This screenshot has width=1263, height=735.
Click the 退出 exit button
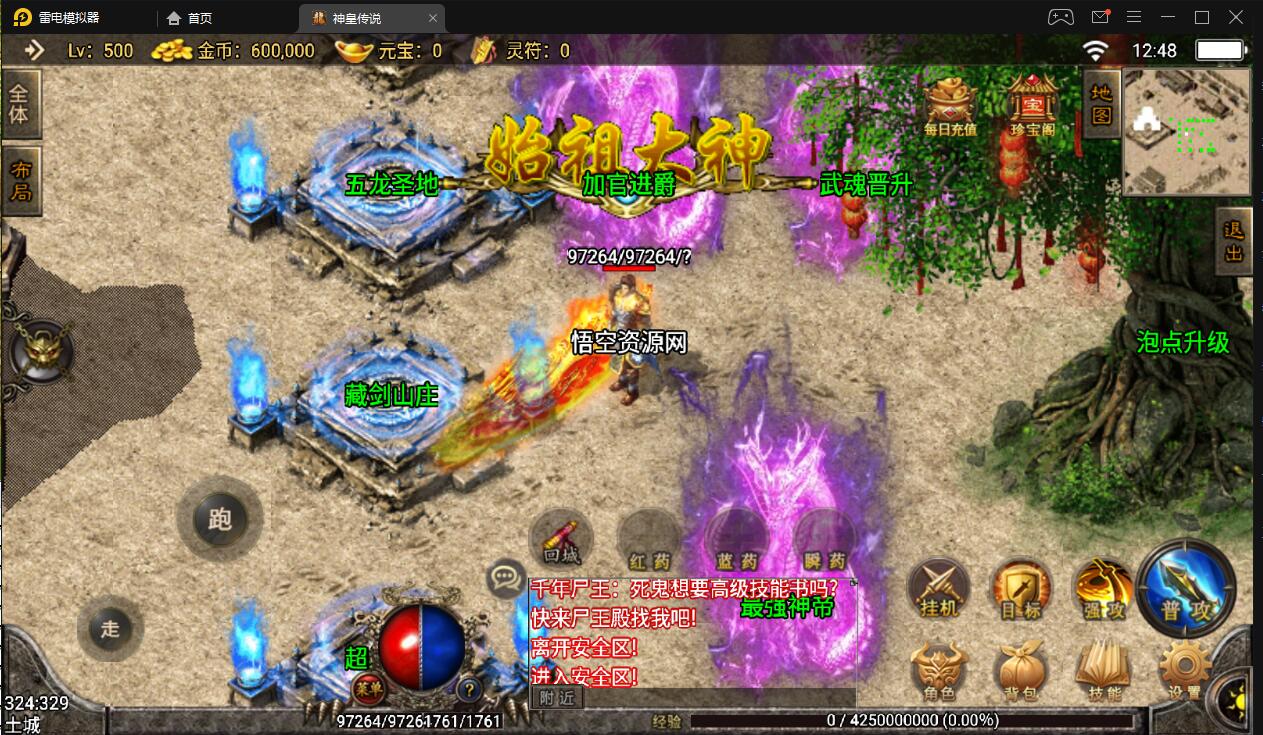tap(1234, 241)
